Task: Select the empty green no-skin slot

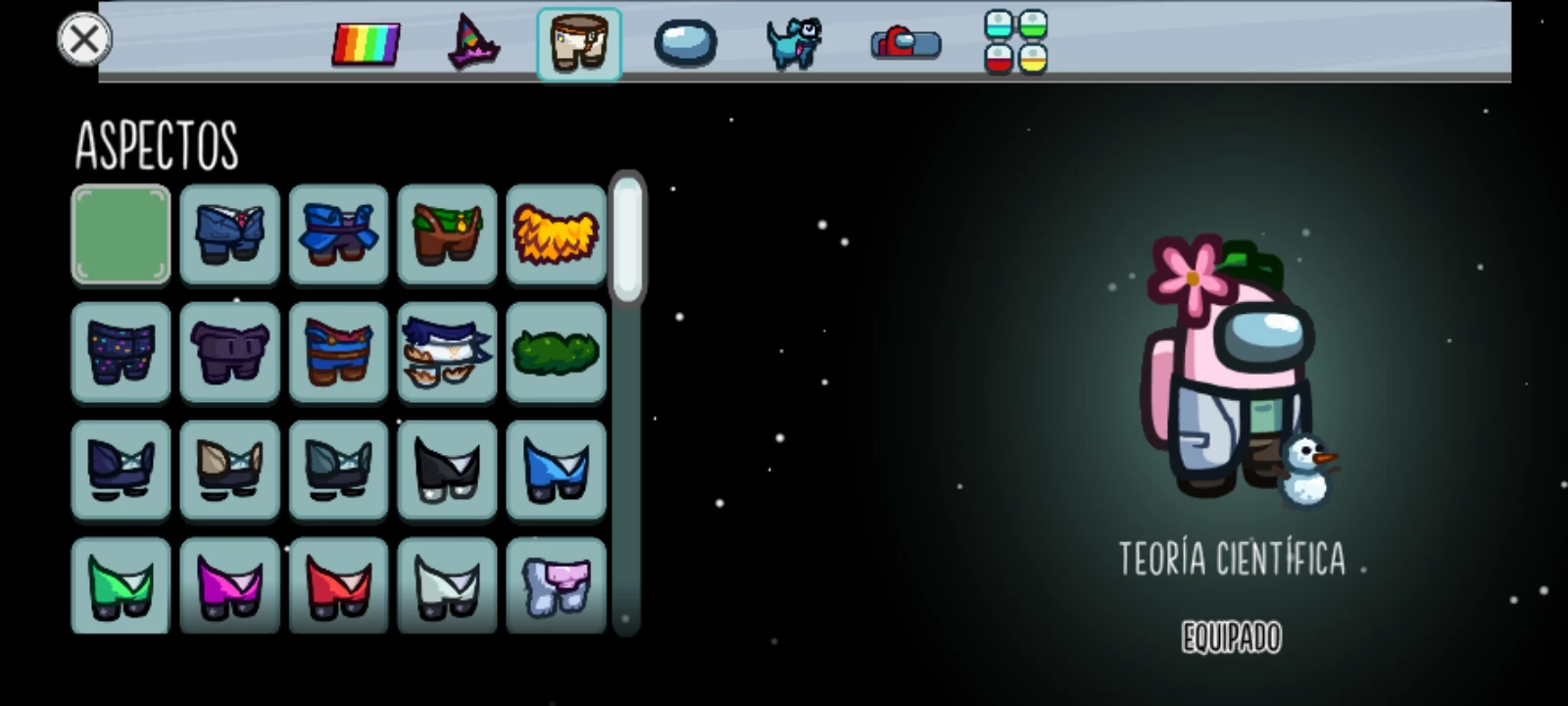Action: tap(122, 234)
